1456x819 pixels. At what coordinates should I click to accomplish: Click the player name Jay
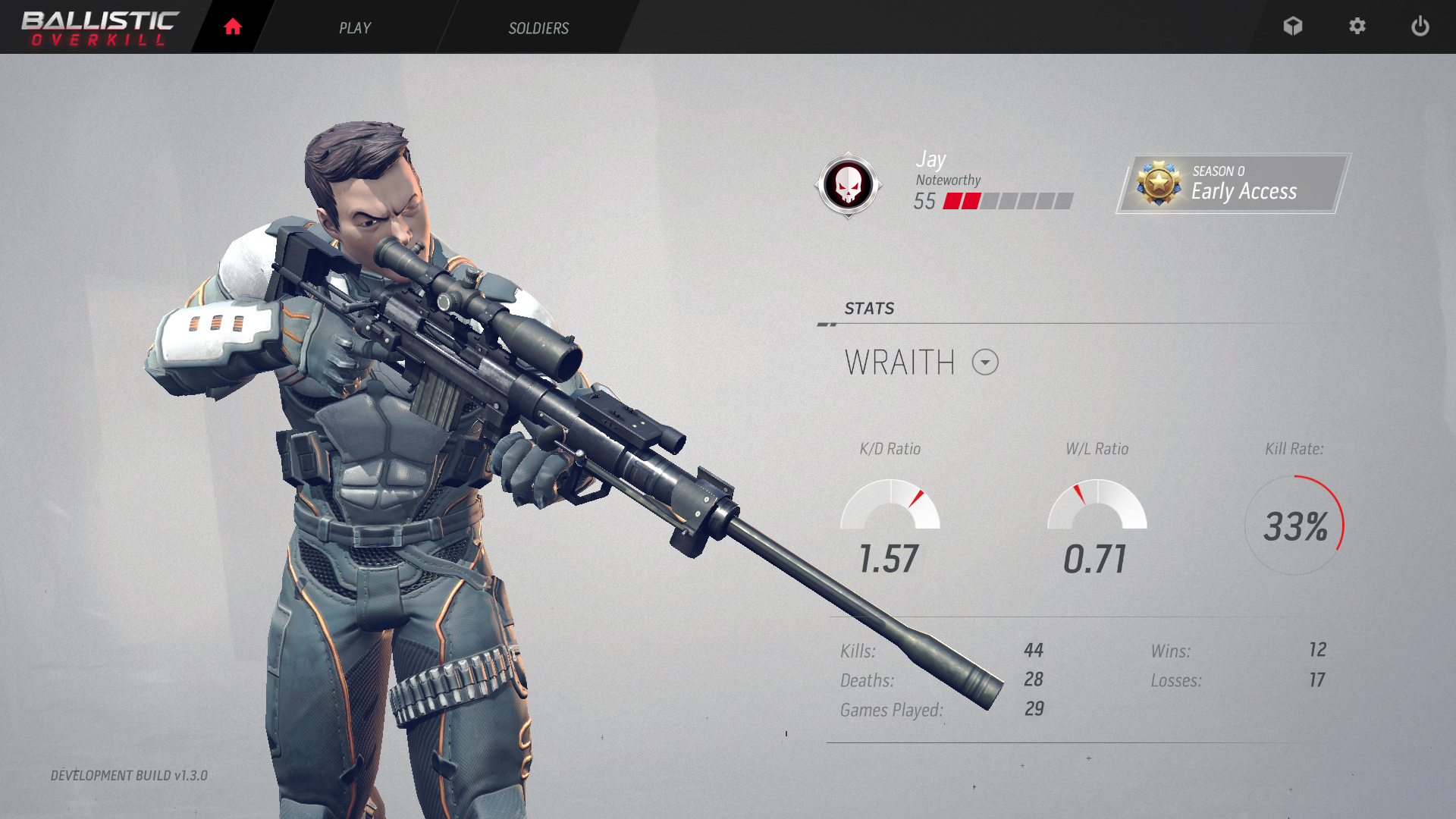[930, 159]
